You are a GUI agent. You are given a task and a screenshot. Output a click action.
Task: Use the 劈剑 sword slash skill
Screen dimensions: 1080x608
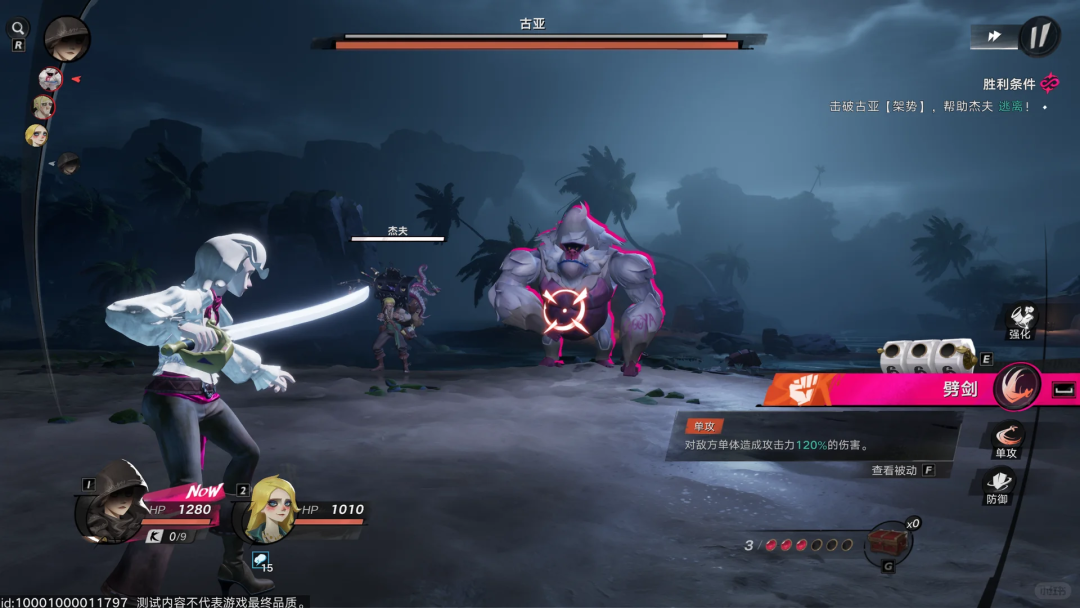point(1017,387)
